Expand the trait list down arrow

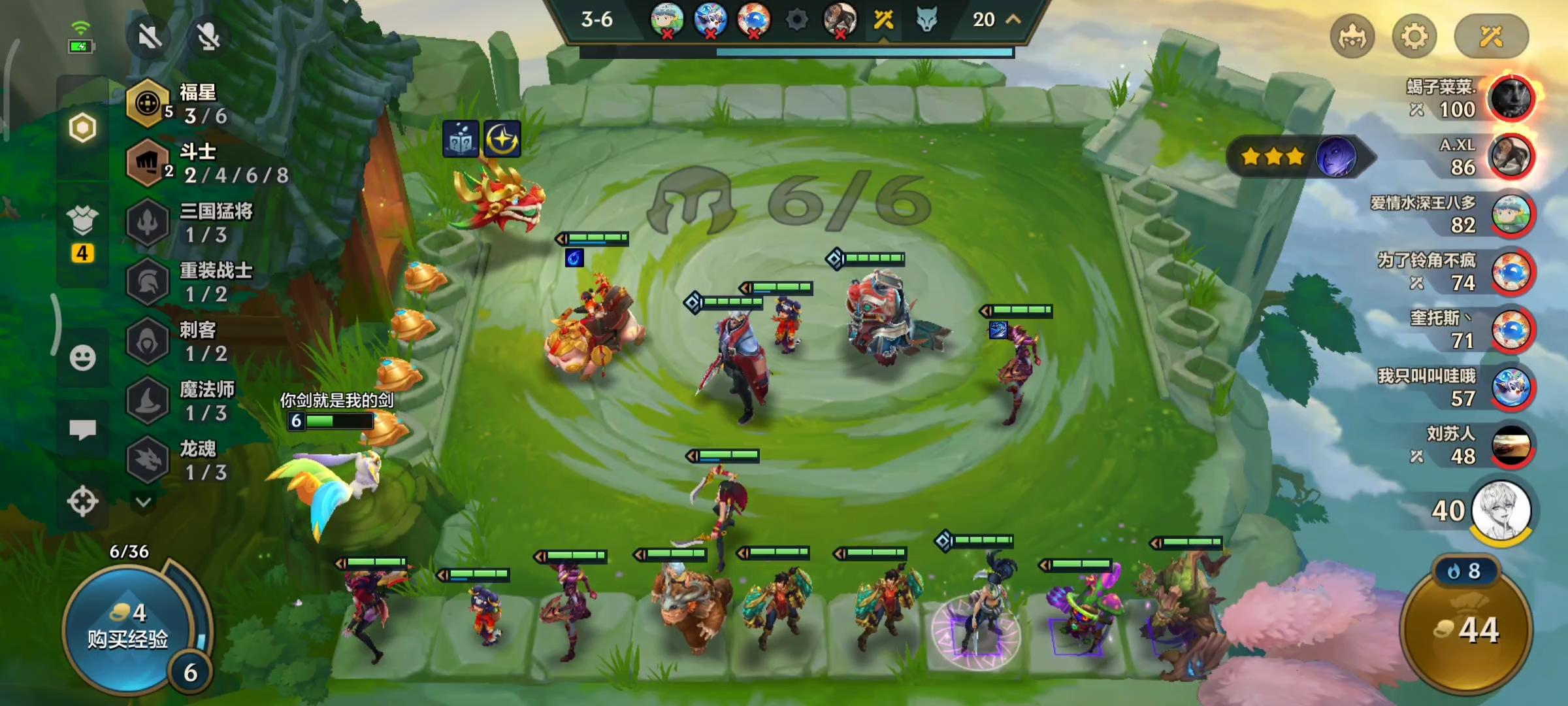(x=144, y=502)
